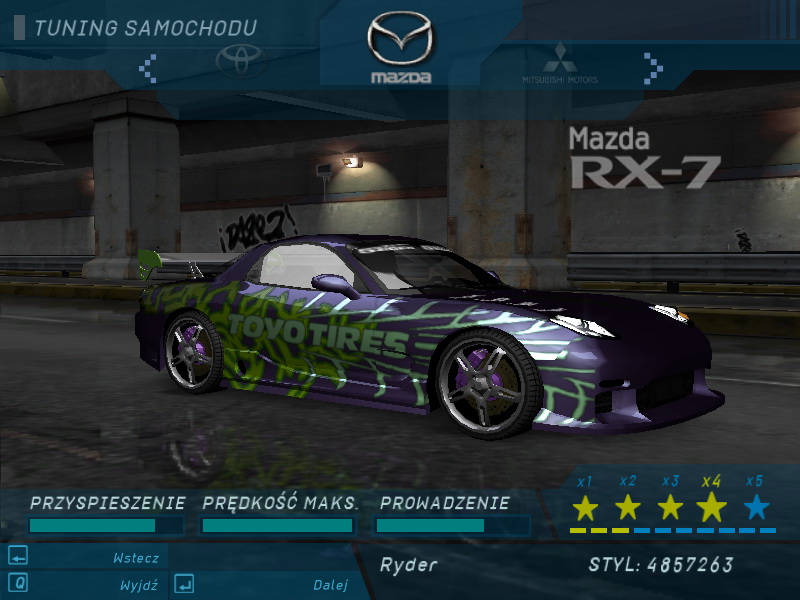Select the Toyota brand logo

pos(241,61)
